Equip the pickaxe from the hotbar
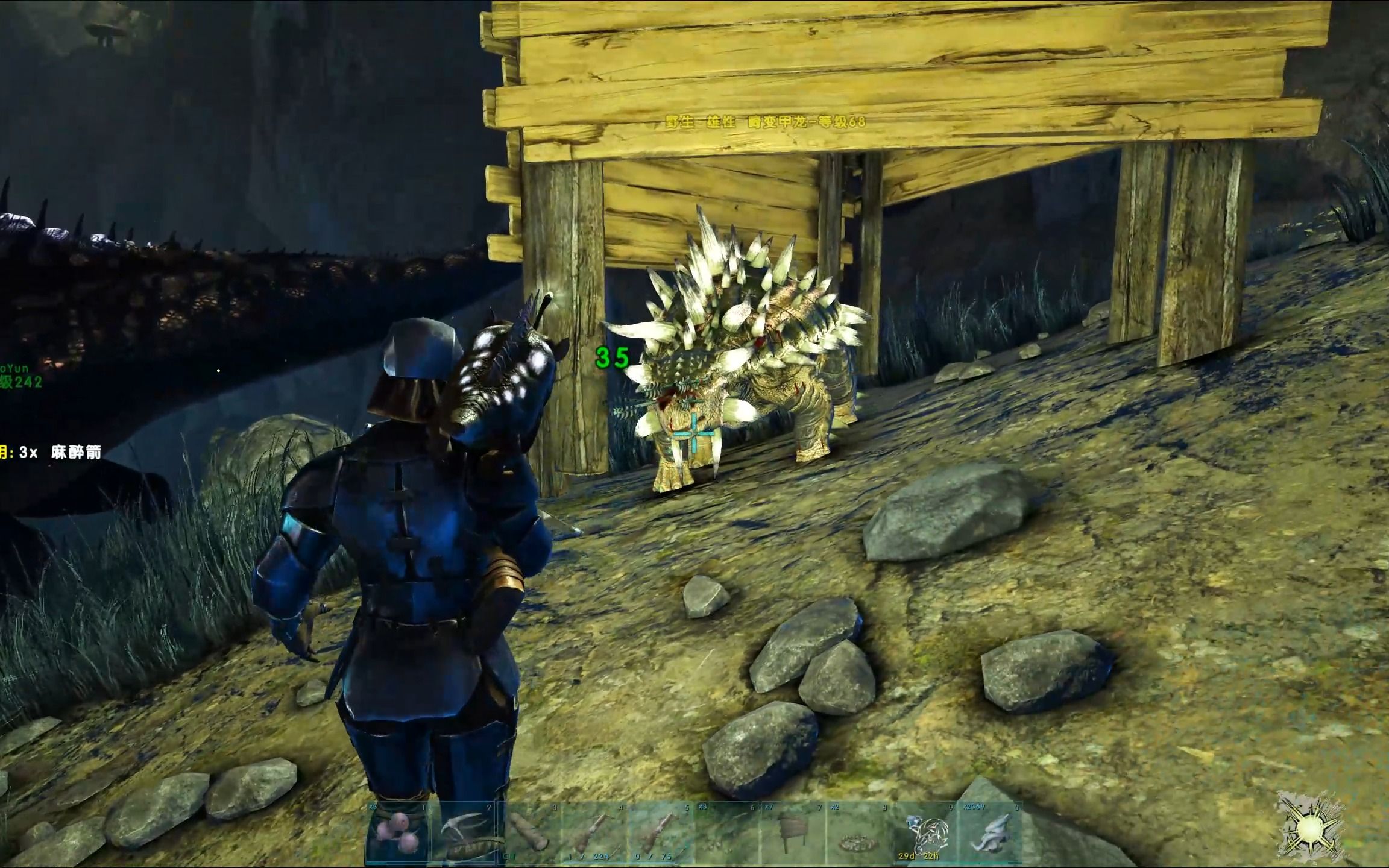The width and height of the screenshot is (1389, 868). (x=463, y=833)
